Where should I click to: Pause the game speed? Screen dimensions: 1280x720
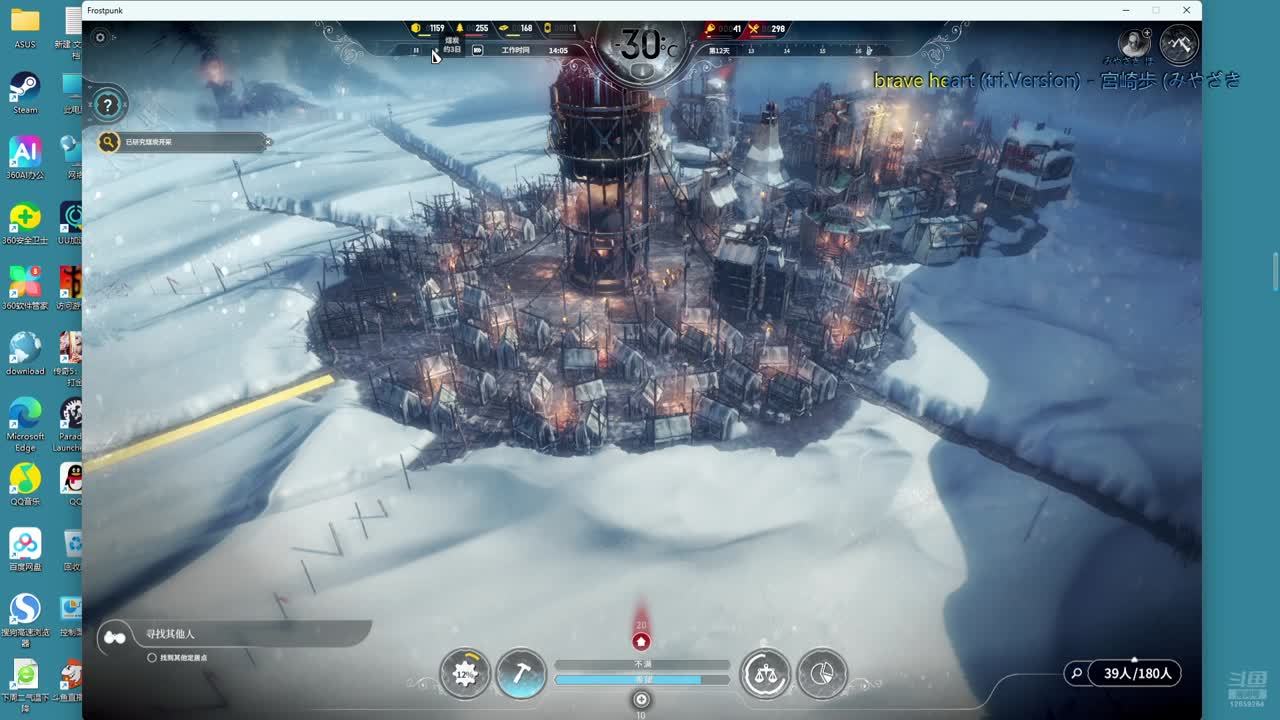[x=416, y=50]
